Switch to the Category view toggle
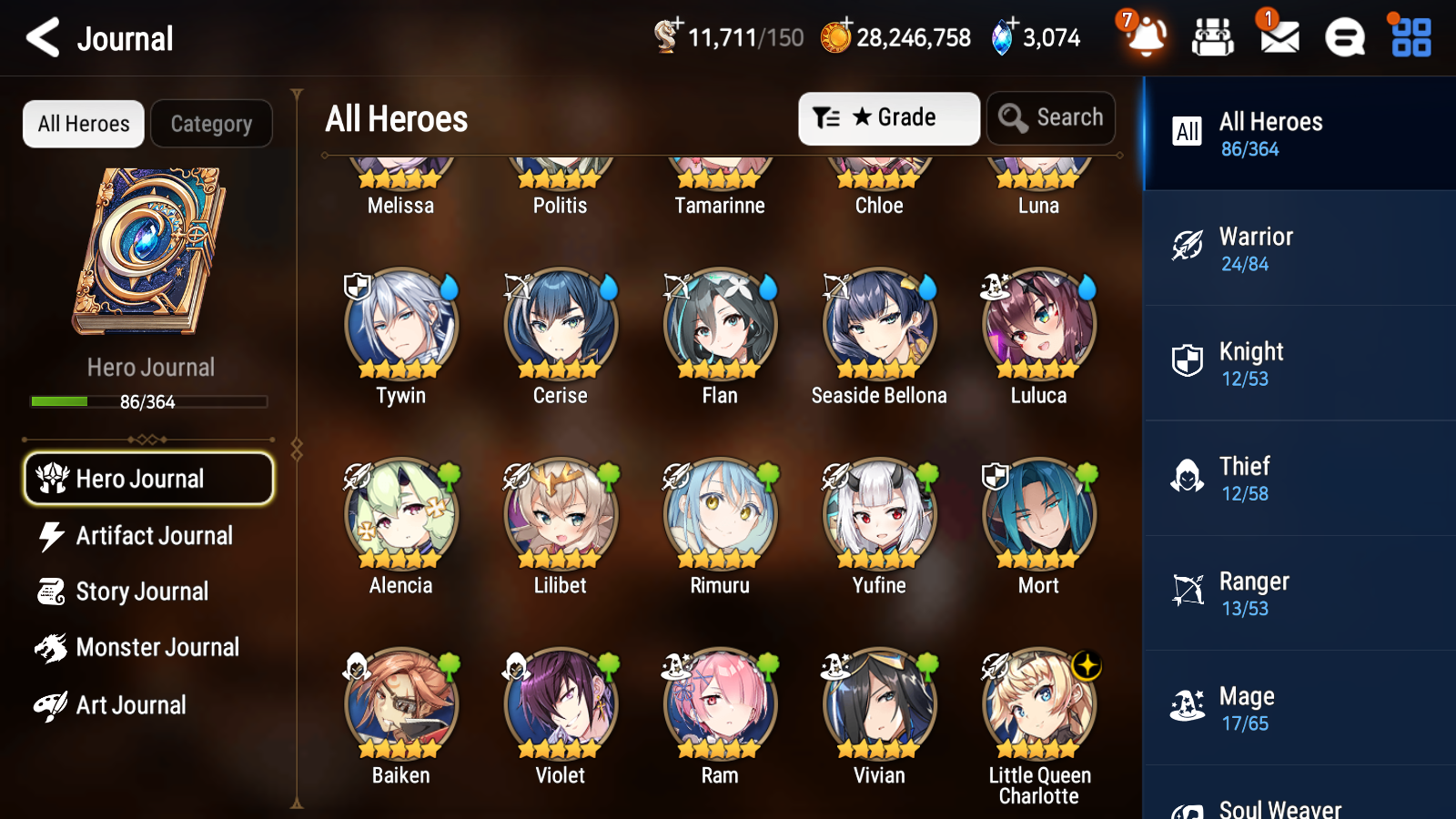Screen dimensions: 1456x819 211,124
